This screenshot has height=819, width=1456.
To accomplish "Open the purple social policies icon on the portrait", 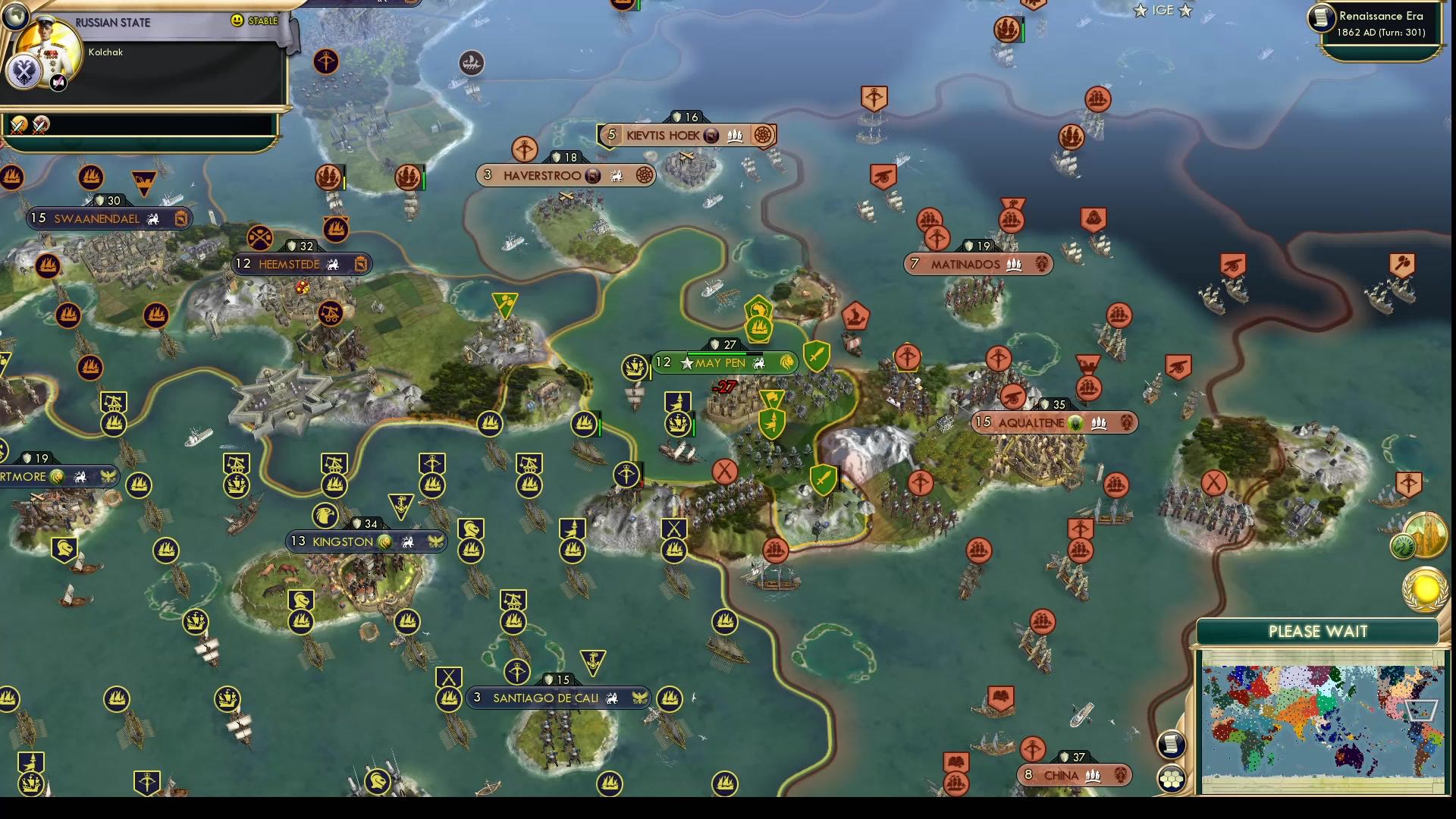I will click(58, 82).
